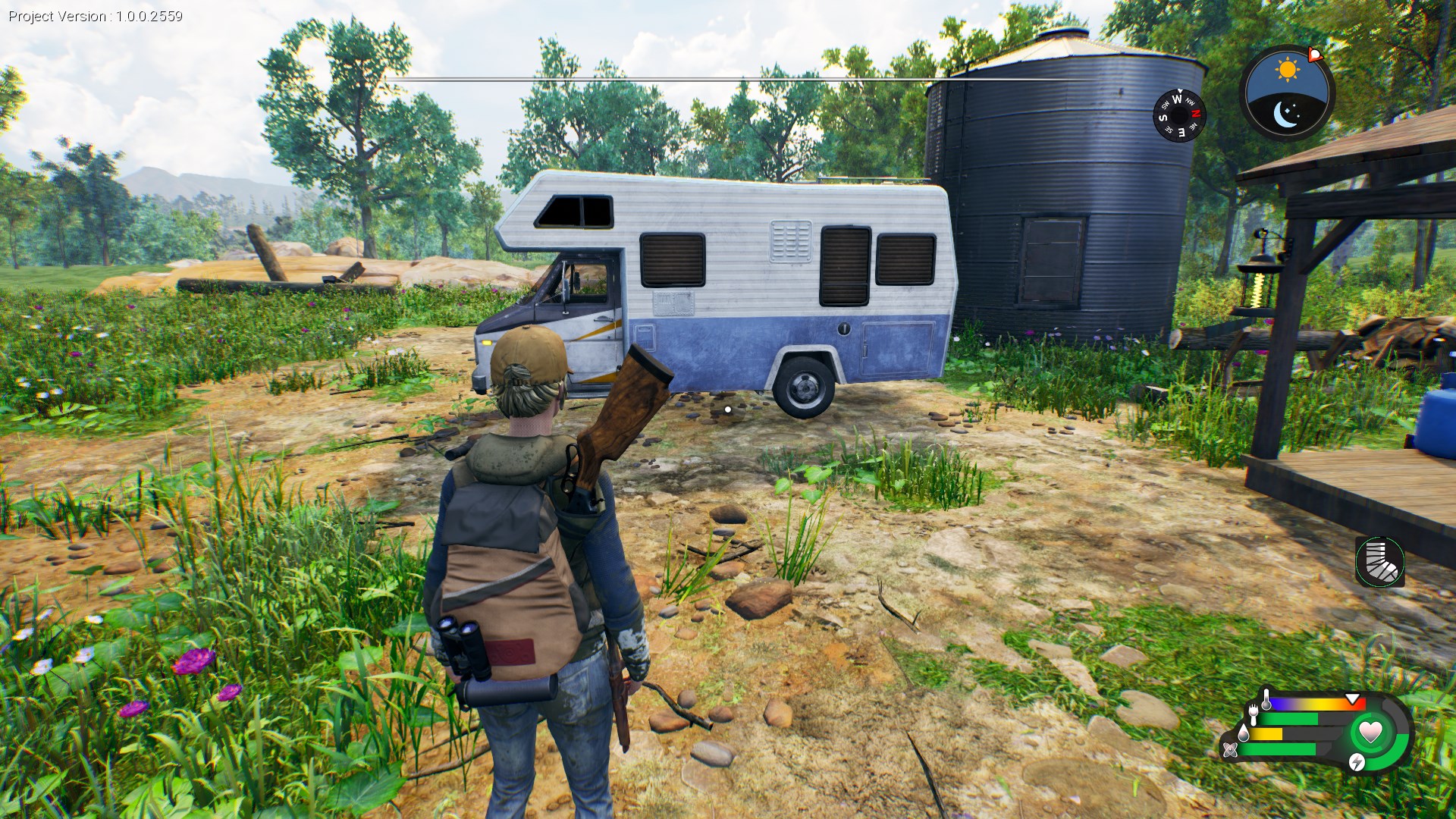
Task: Click the lightning stamina icon
Action: 1357,763
